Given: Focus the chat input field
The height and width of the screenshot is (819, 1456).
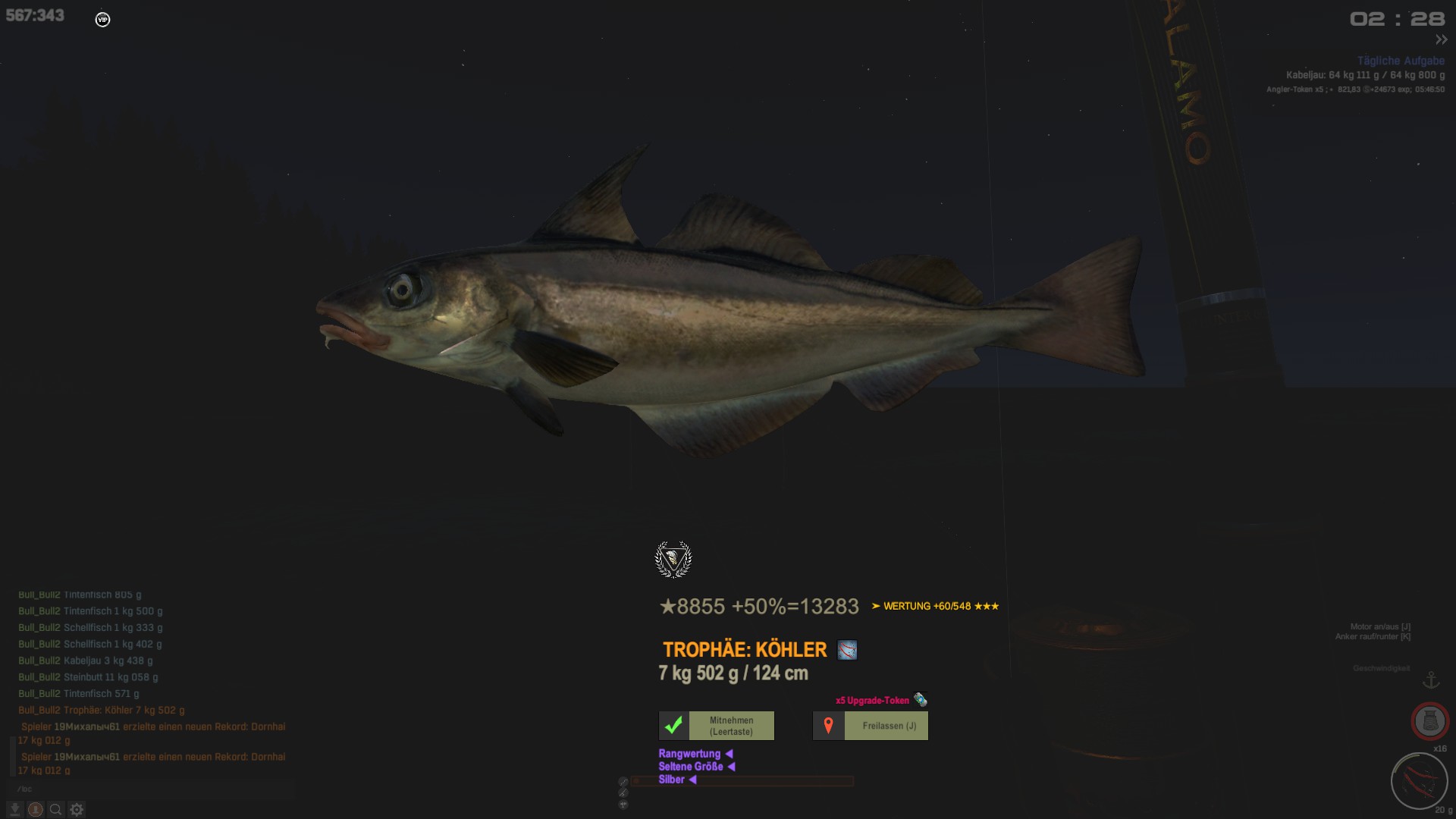Looking at the screenshot, I should 152,789.
